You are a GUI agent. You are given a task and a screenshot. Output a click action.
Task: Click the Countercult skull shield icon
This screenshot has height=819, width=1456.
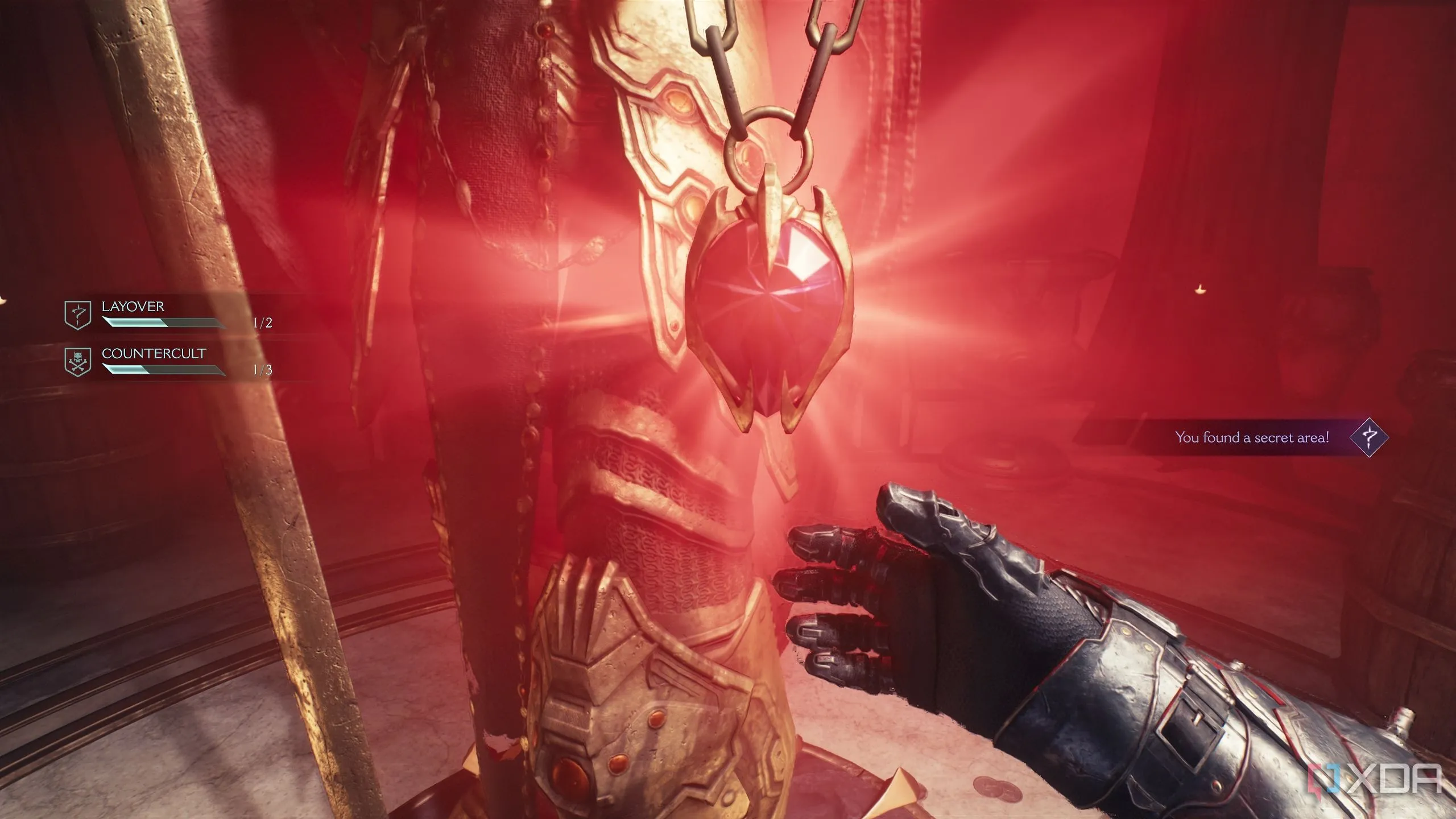click(x=78, y=362)
